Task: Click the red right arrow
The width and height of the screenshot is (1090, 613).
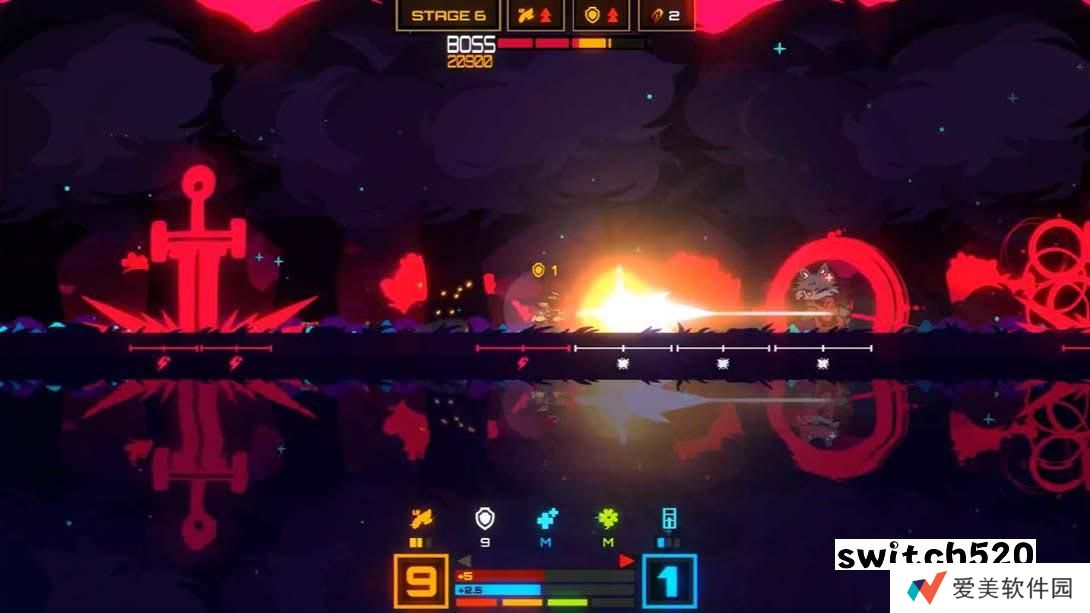Action: click(x=627, y=561)
